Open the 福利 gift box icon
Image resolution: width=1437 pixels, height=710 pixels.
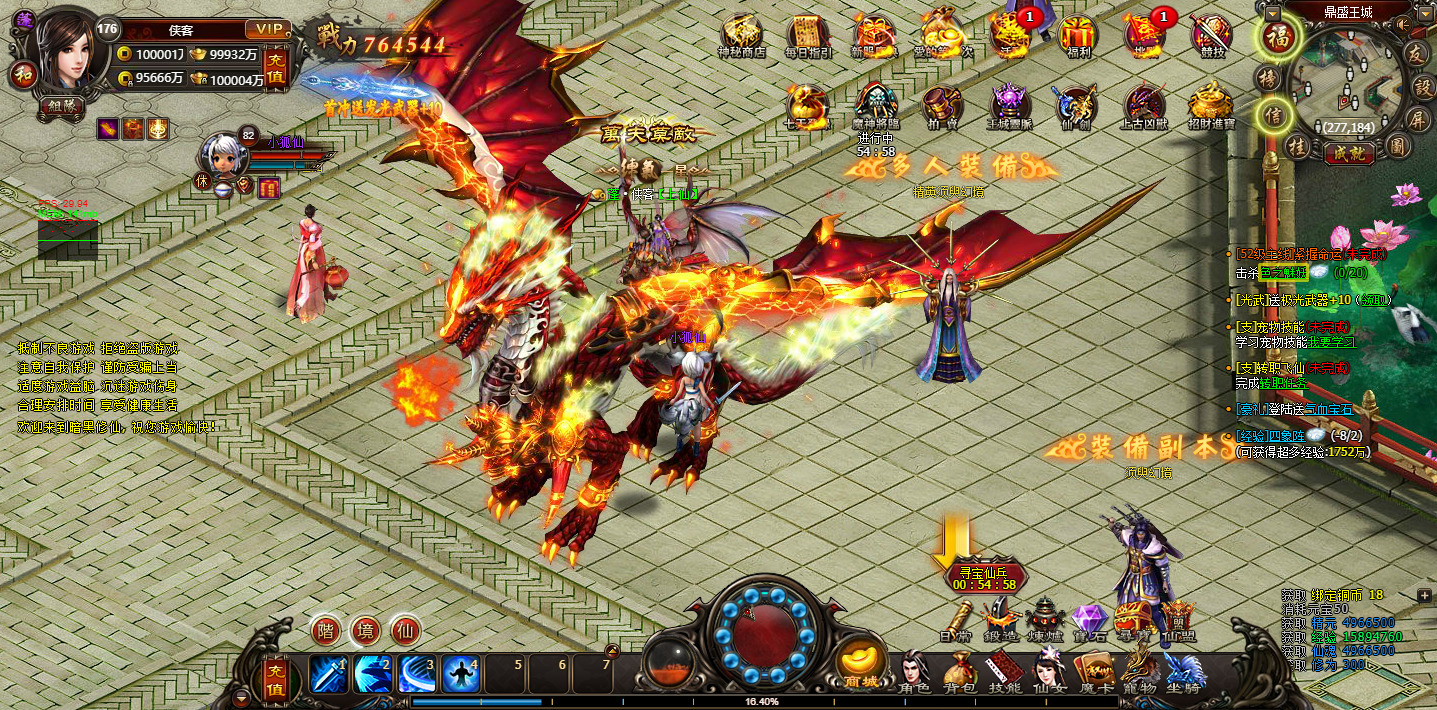click(1078, 36)
